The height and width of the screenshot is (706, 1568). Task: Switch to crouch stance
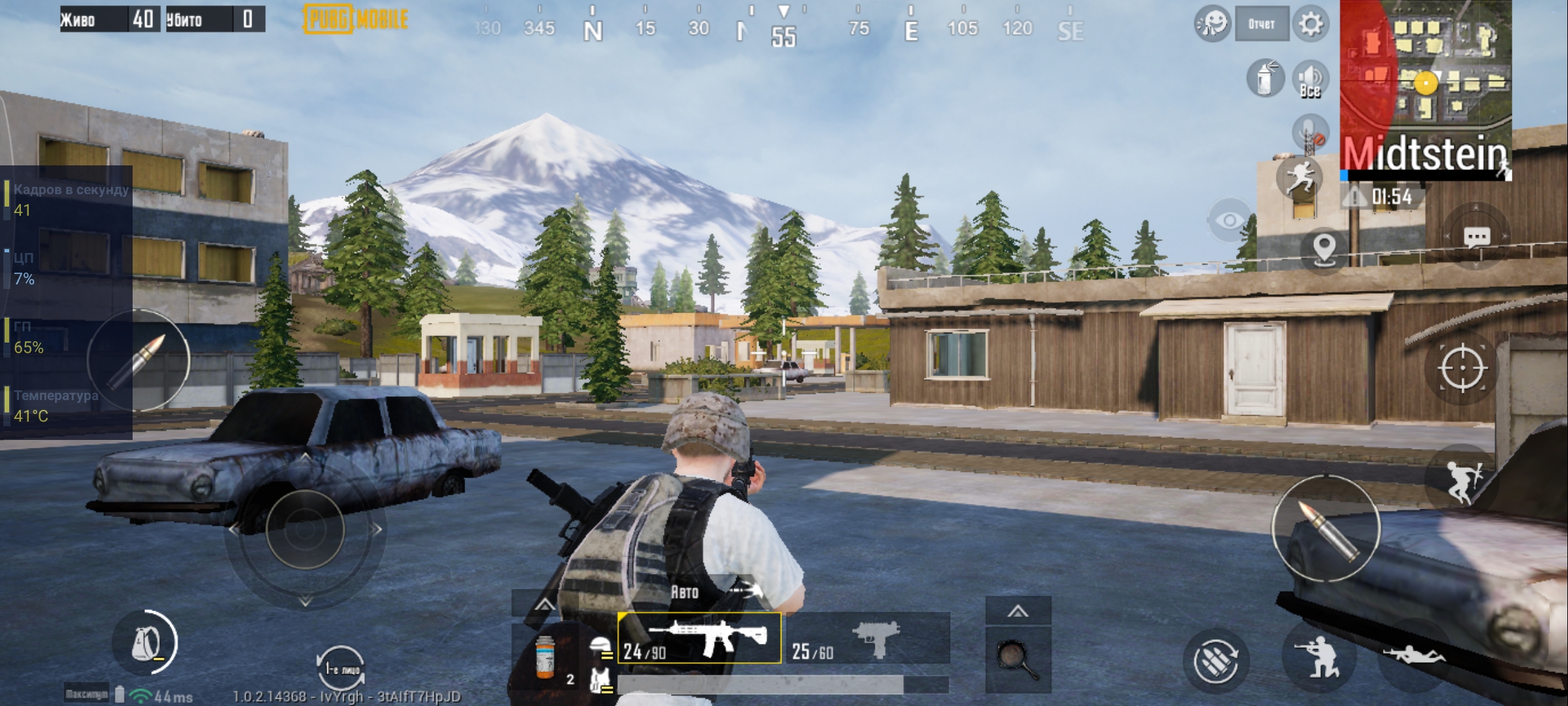1317,657
